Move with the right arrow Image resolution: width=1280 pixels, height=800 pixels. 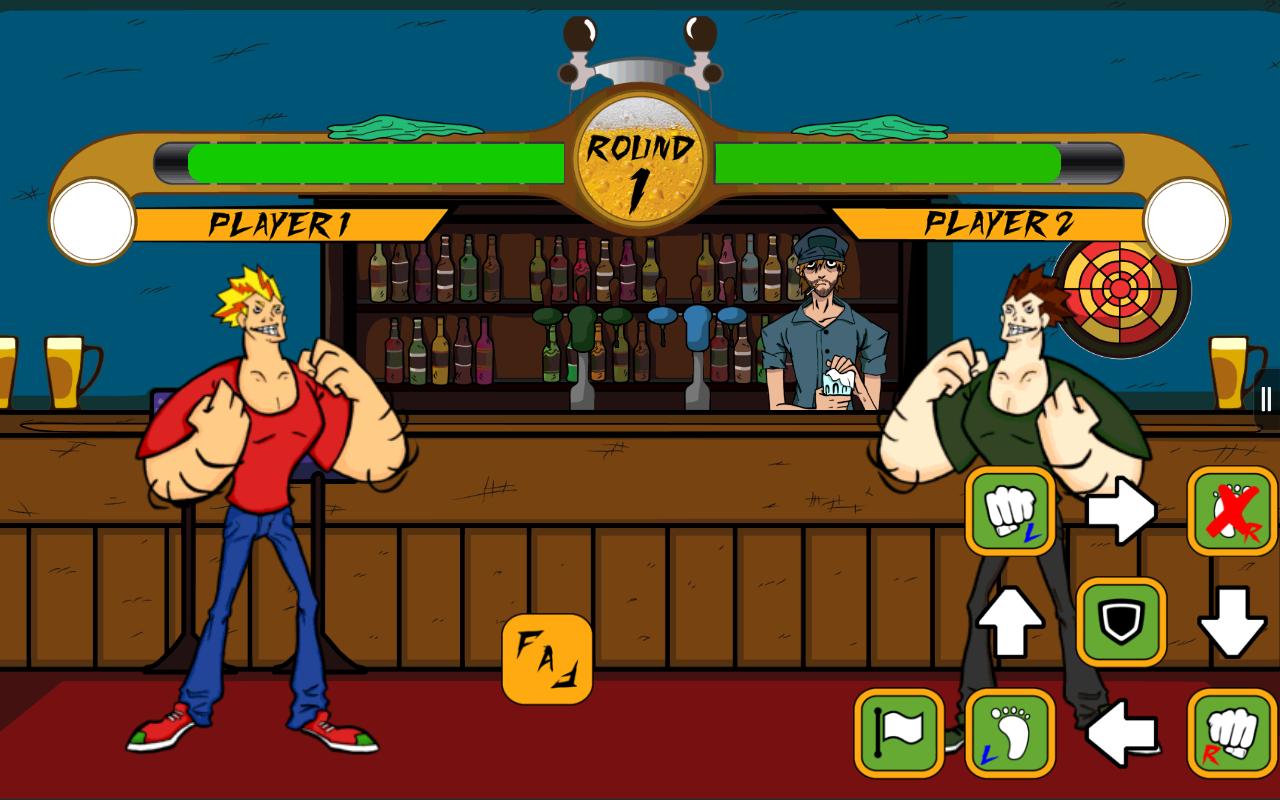tap(1121, 511)
